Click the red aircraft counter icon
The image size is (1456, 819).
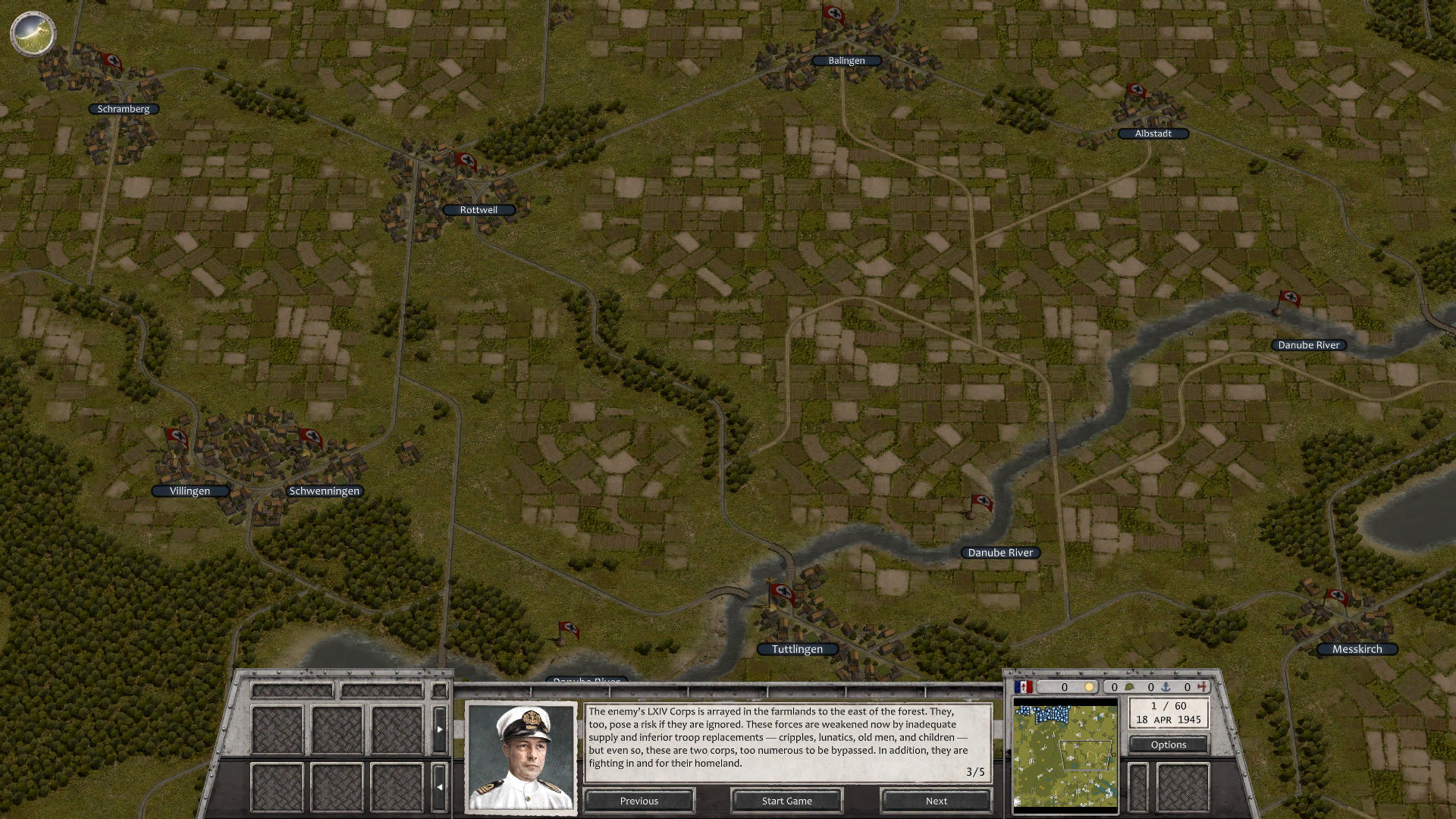1201,687
